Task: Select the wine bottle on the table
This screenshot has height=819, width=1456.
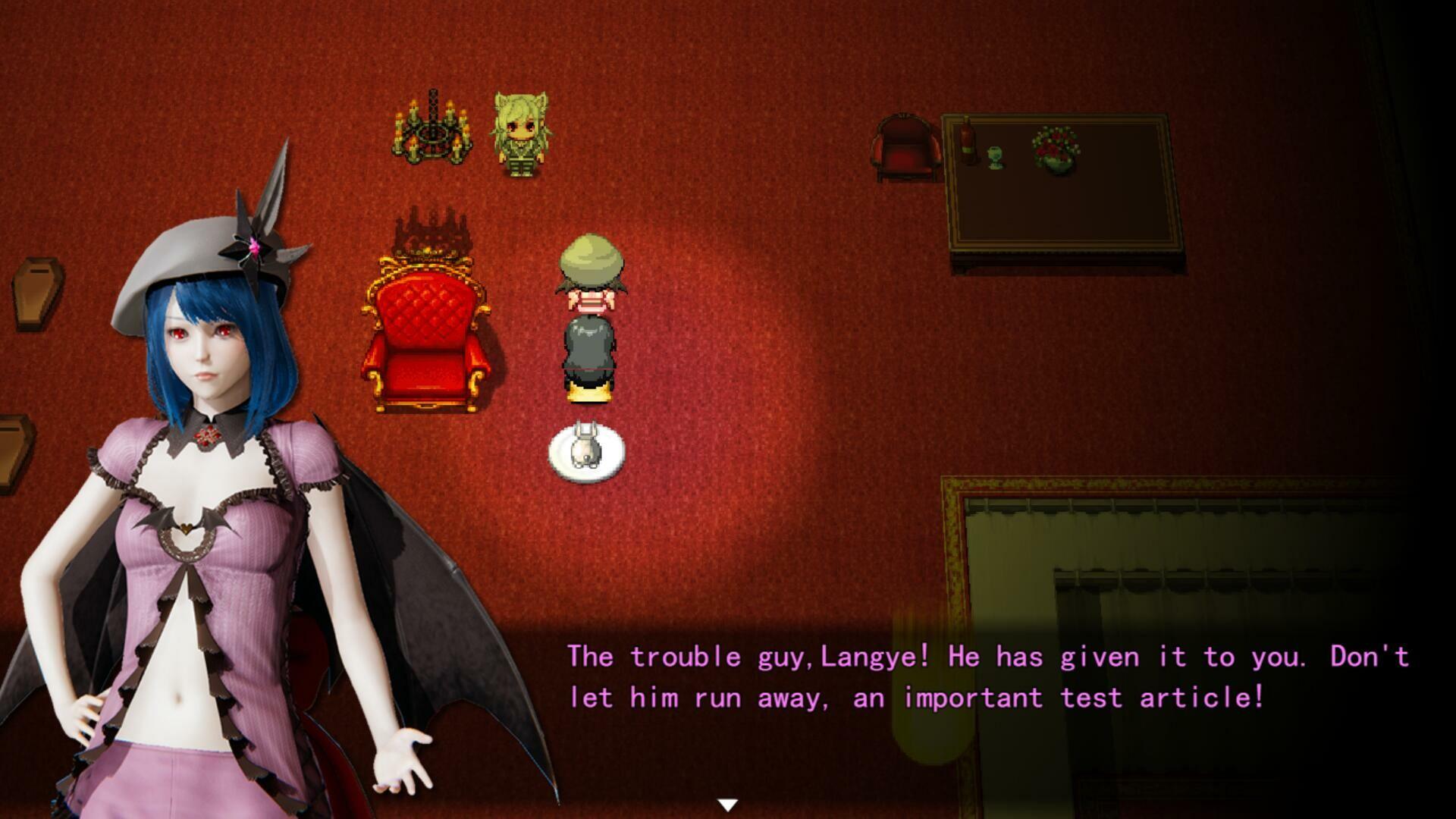Action: pyautogui.click(x=968, y=140)
